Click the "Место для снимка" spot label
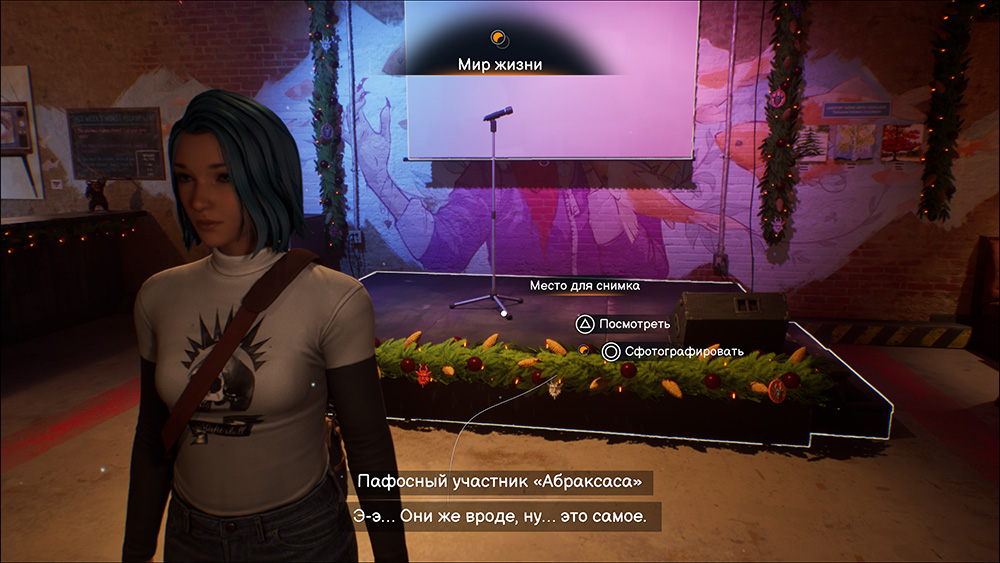This screenshot has width=1000, height=563. pos(585,286)
